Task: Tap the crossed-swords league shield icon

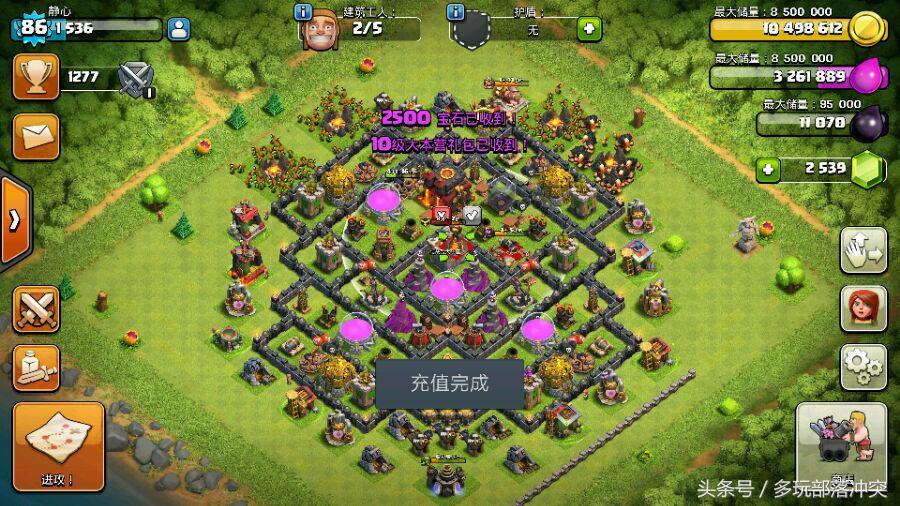Action: pyautogui.click(x=135, y=78)
